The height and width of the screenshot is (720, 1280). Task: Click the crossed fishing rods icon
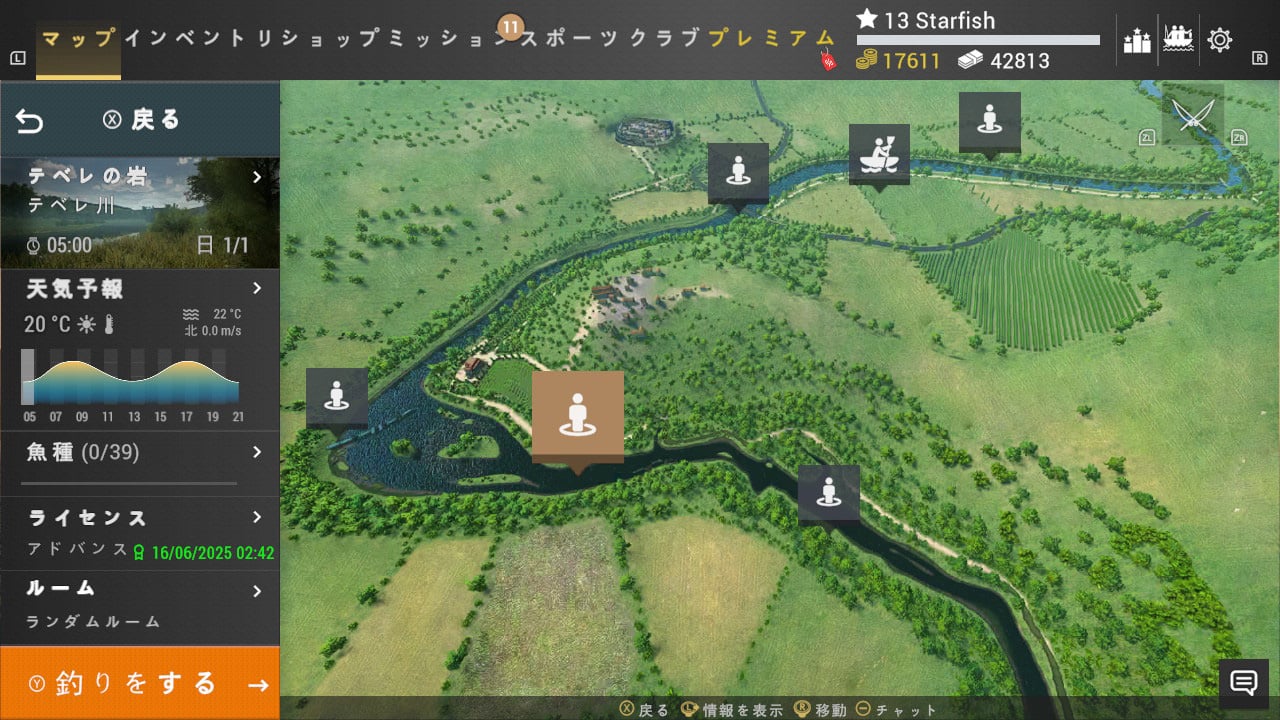click(1191, 116)
